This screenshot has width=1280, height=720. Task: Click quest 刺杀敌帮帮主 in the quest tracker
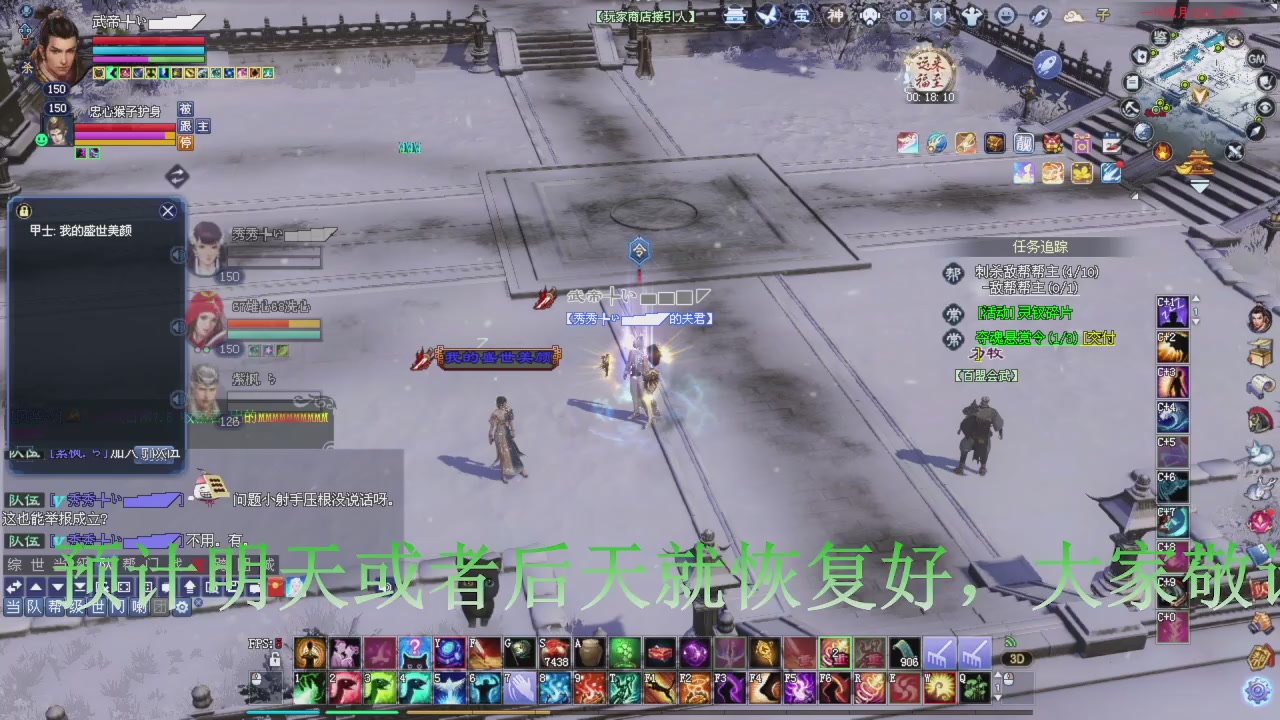(1035, 270)
